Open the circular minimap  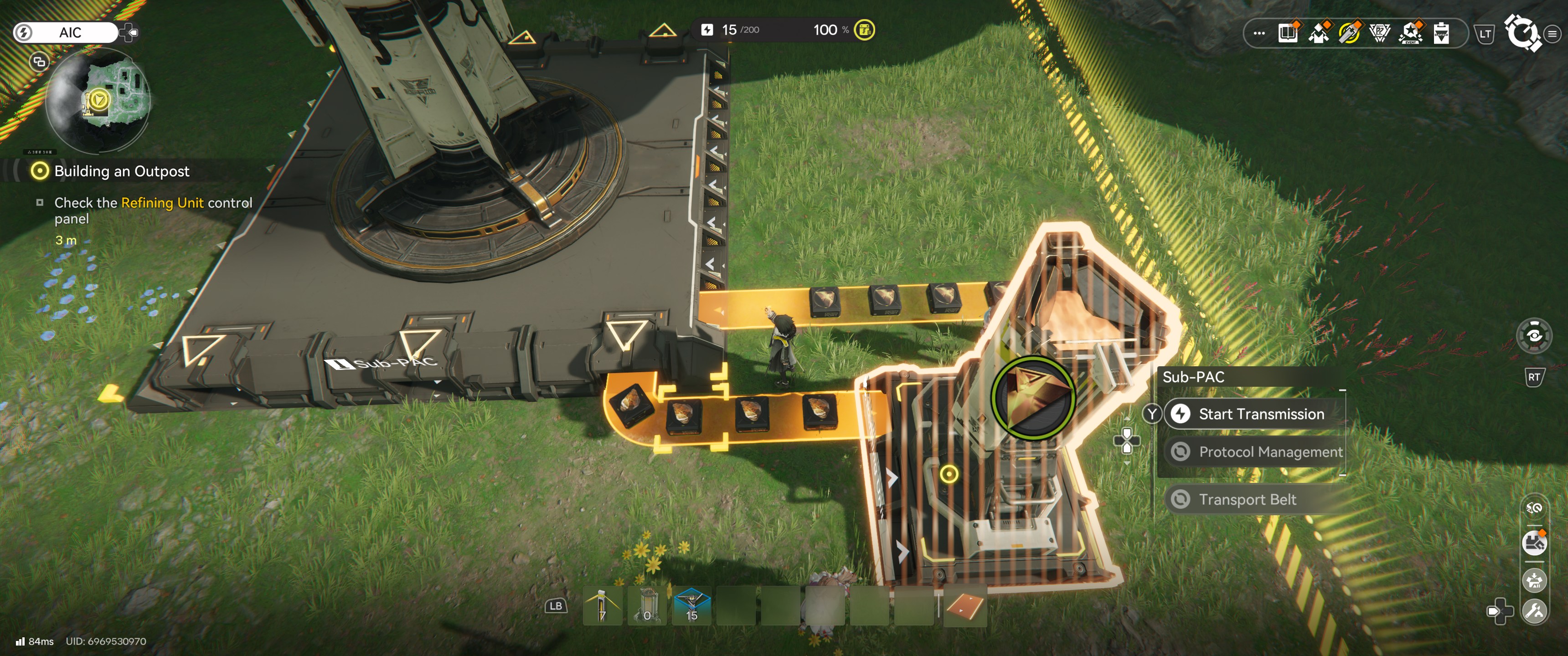pos(98,100)
